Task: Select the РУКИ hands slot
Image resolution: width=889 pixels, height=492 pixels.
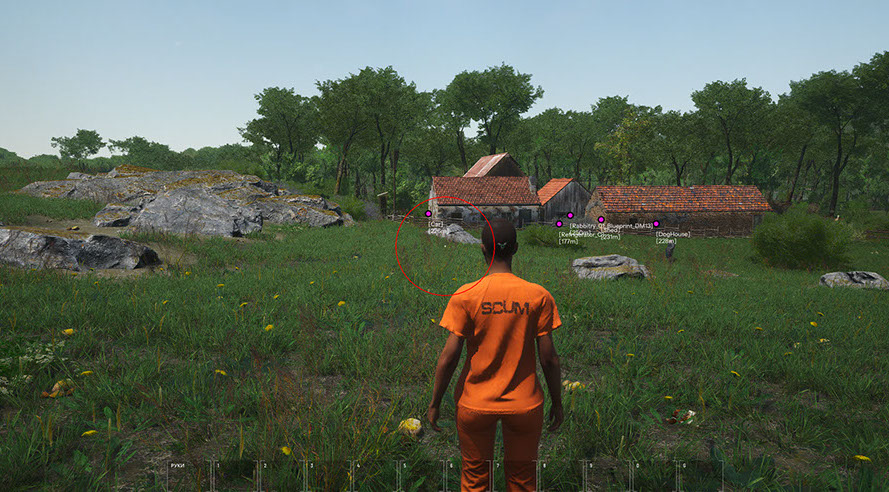Action: pos(189,475)
